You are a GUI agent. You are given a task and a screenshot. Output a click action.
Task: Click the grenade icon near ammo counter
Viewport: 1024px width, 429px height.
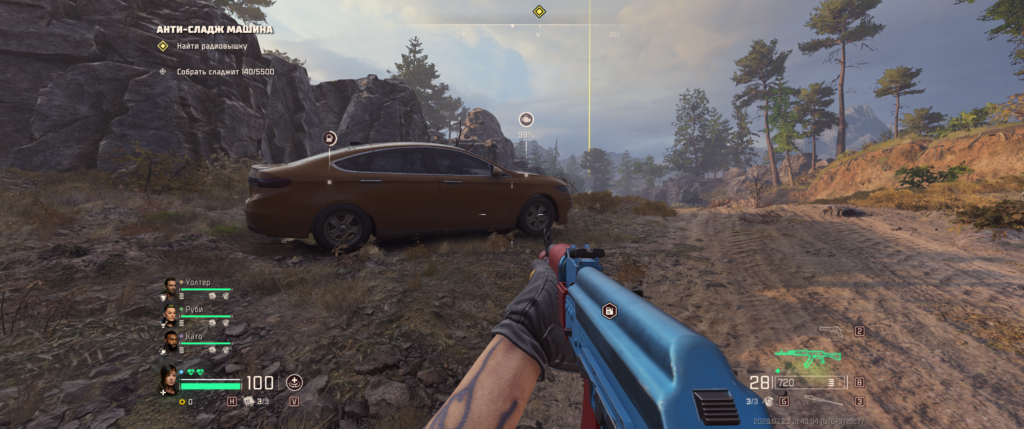point(769,401)
